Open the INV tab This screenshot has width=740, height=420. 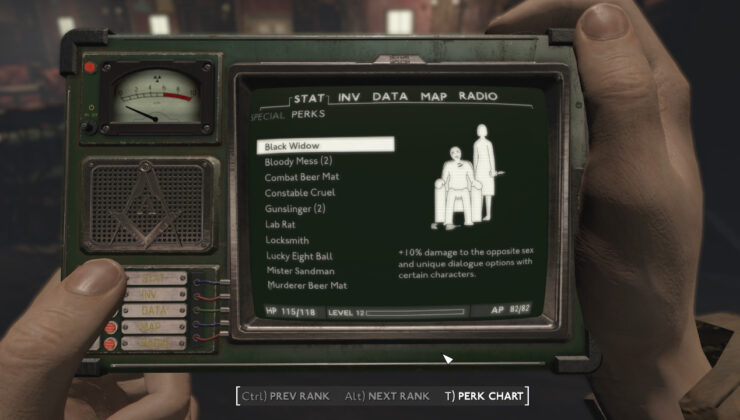[x=349, y=97]
